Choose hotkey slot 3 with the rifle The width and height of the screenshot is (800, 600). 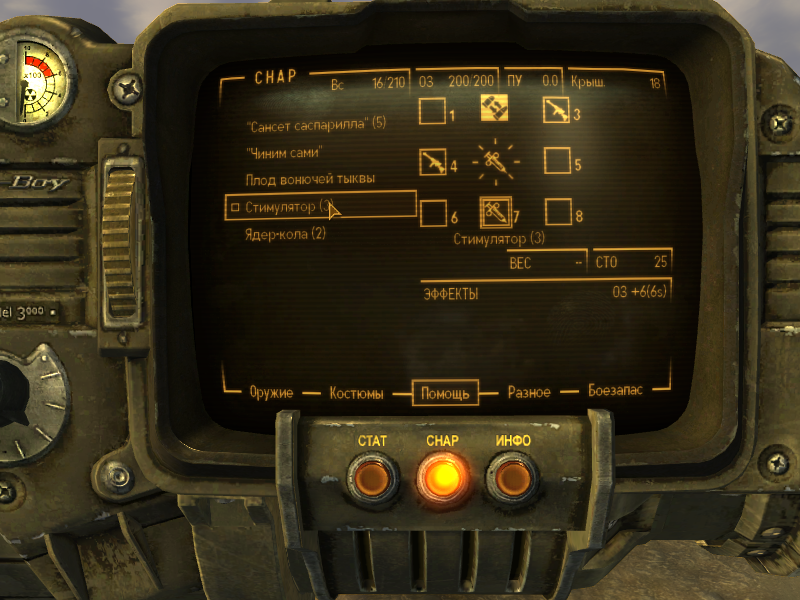557,111
